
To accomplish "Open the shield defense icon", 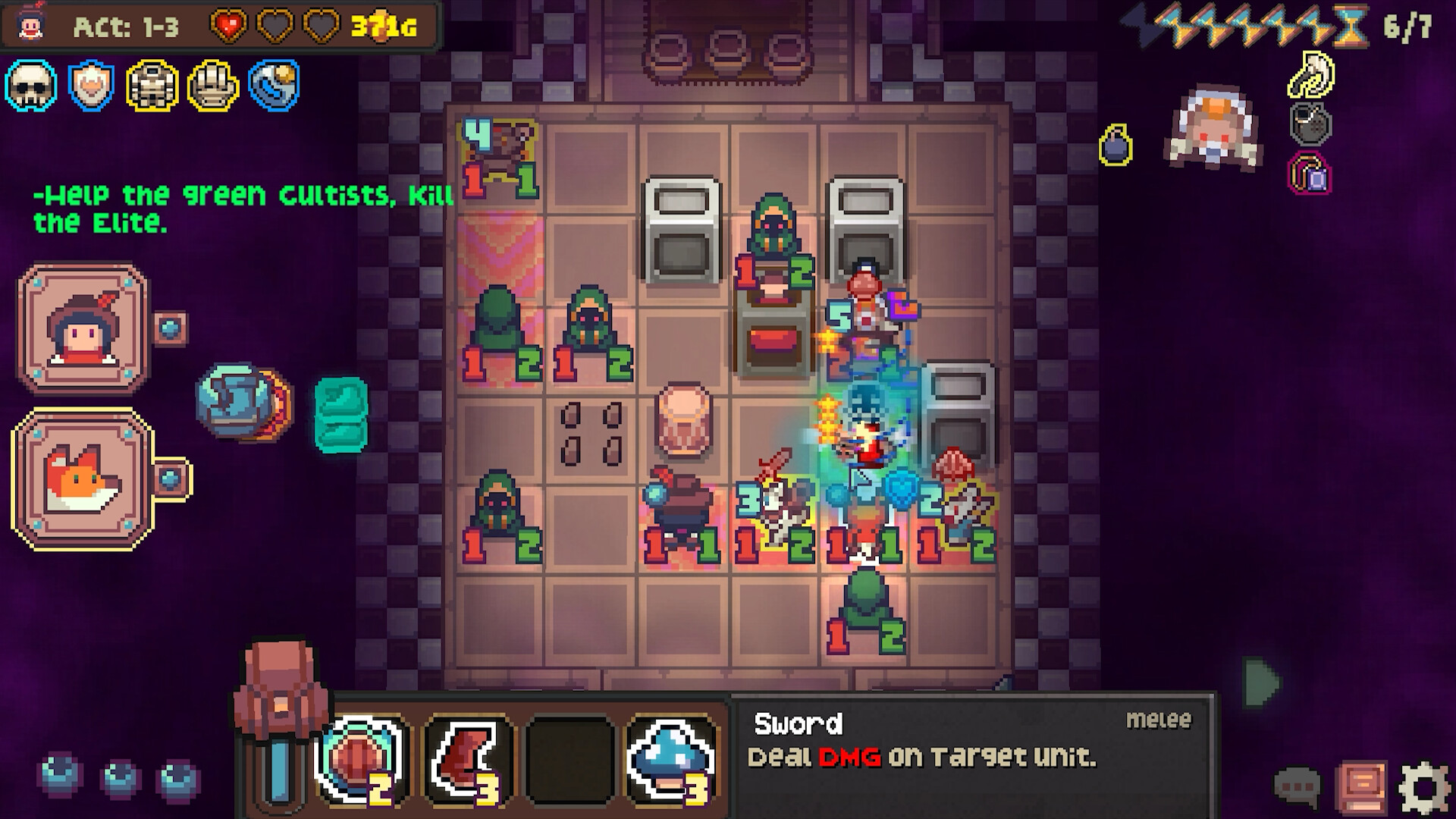I will pos(90,86).
